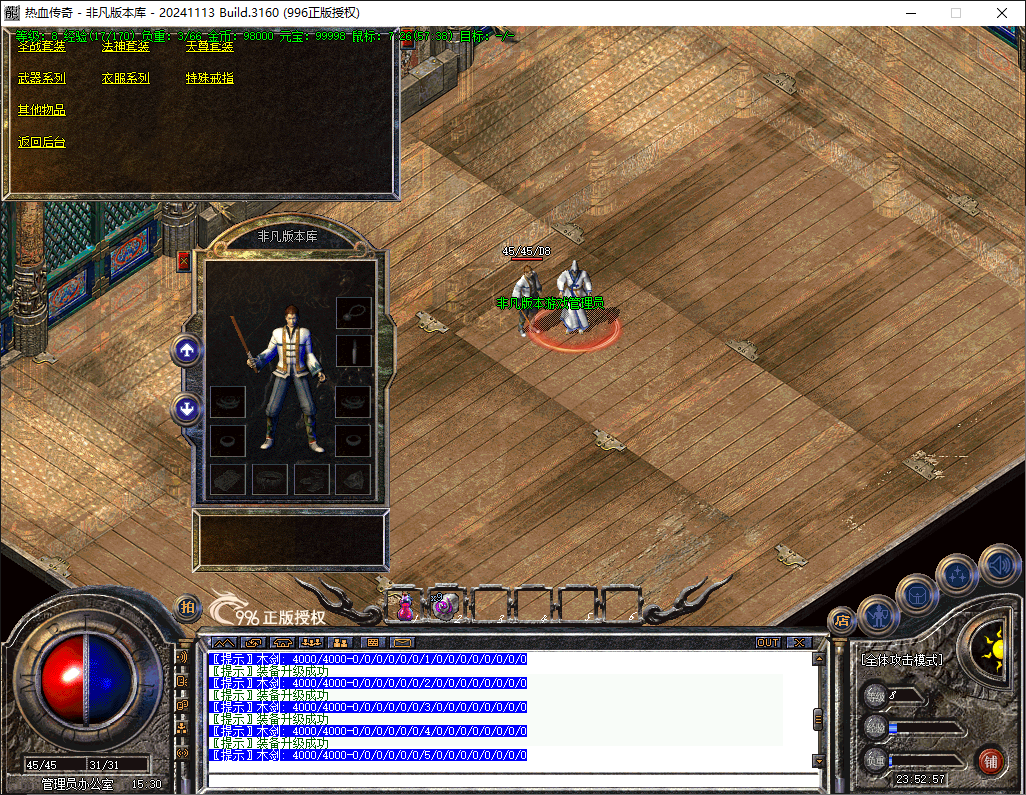Screen dimensions: 1026x795
Task: Use the red potion in hotbar
Action: click(x=405, y=605)
